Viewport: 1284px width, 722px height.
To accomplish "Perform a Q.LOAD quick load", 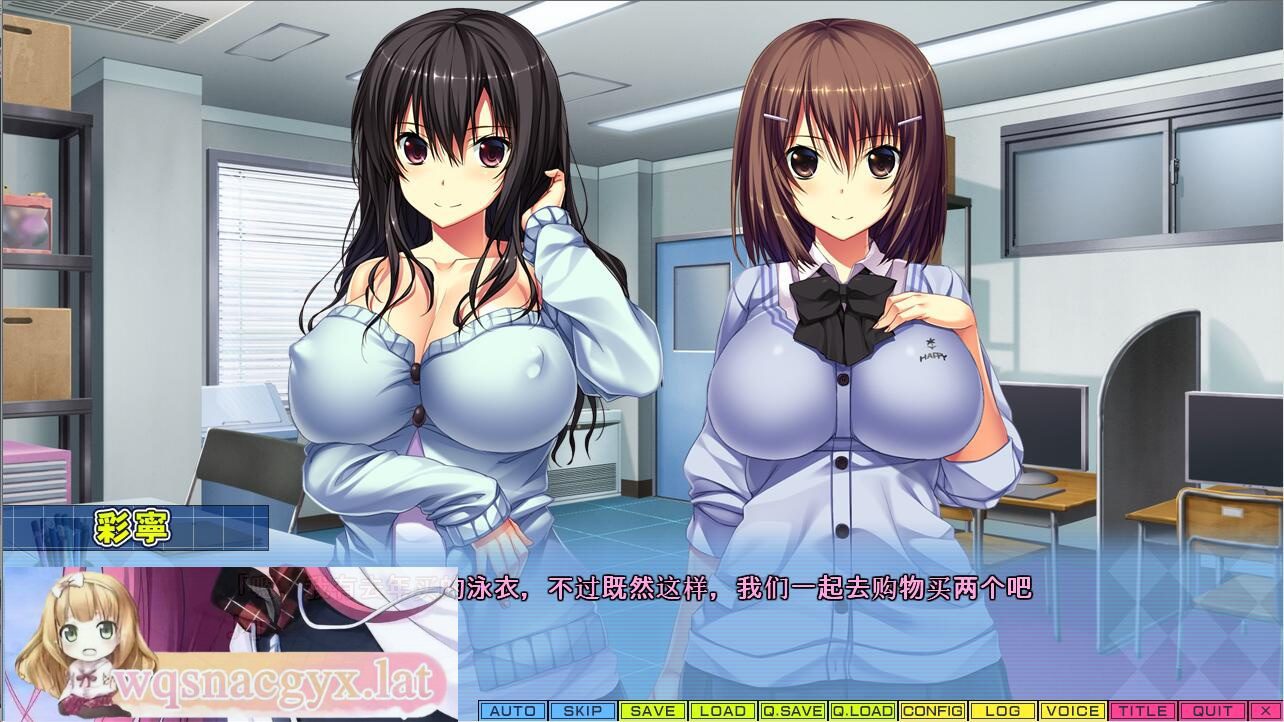I will 864,711.
